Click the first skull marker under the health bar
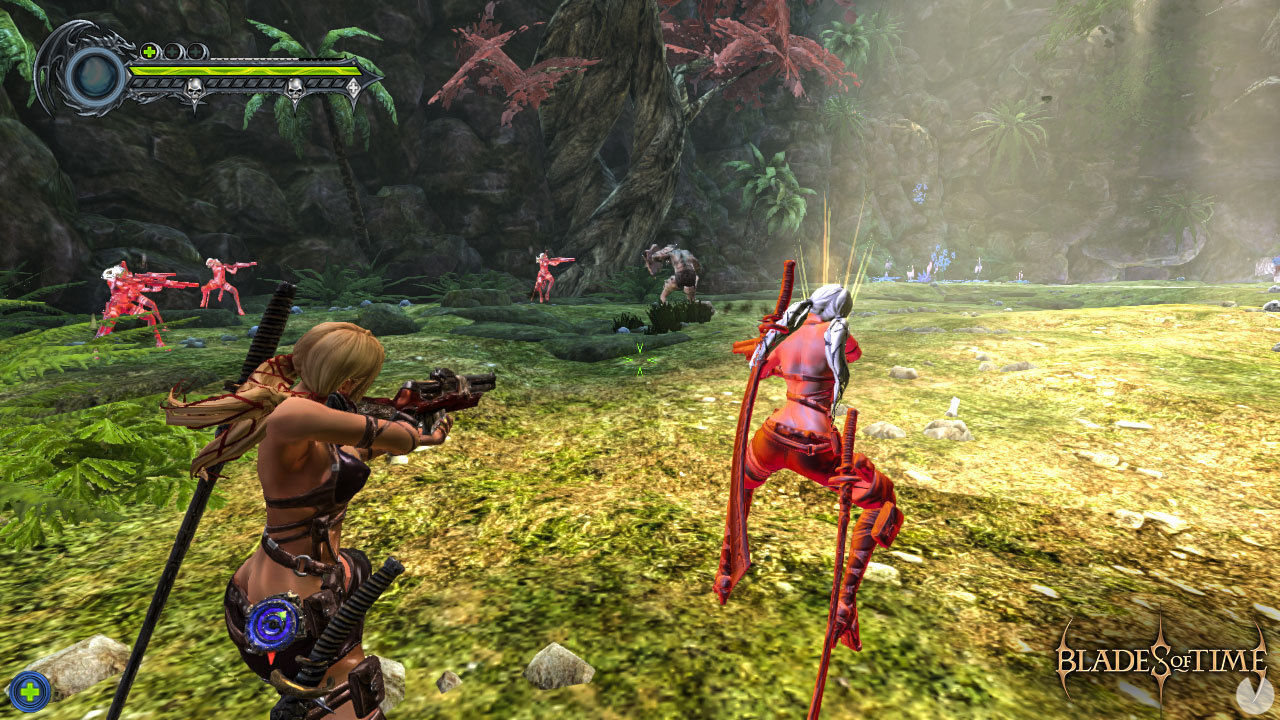Screen dimensions: 1280x720 193,88
